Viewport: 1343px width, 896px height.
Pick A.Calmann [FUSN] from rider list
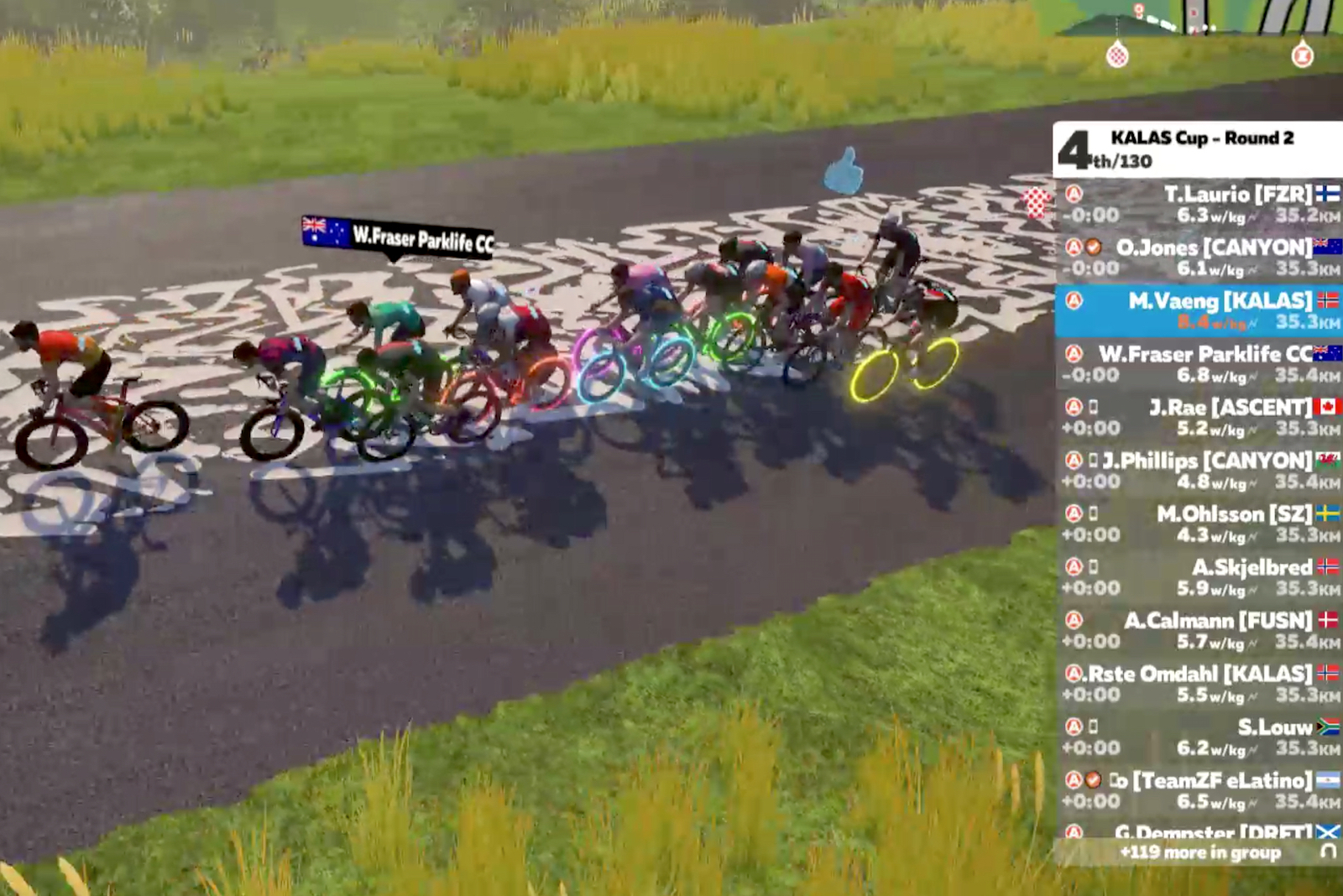tap(1199, 630)
